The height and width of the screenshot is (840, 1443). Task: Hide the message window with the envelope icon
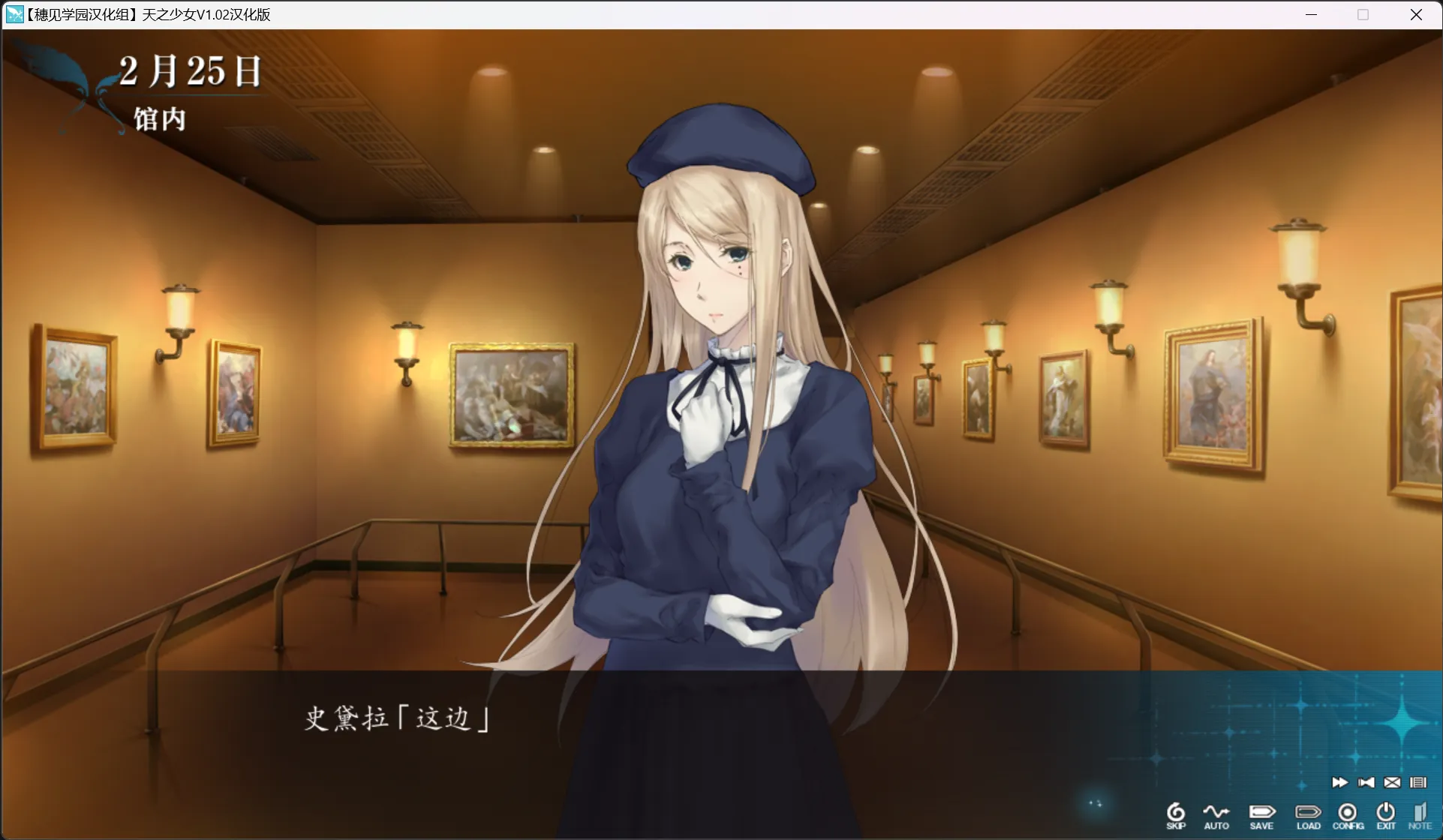(x=1392, y=782)
